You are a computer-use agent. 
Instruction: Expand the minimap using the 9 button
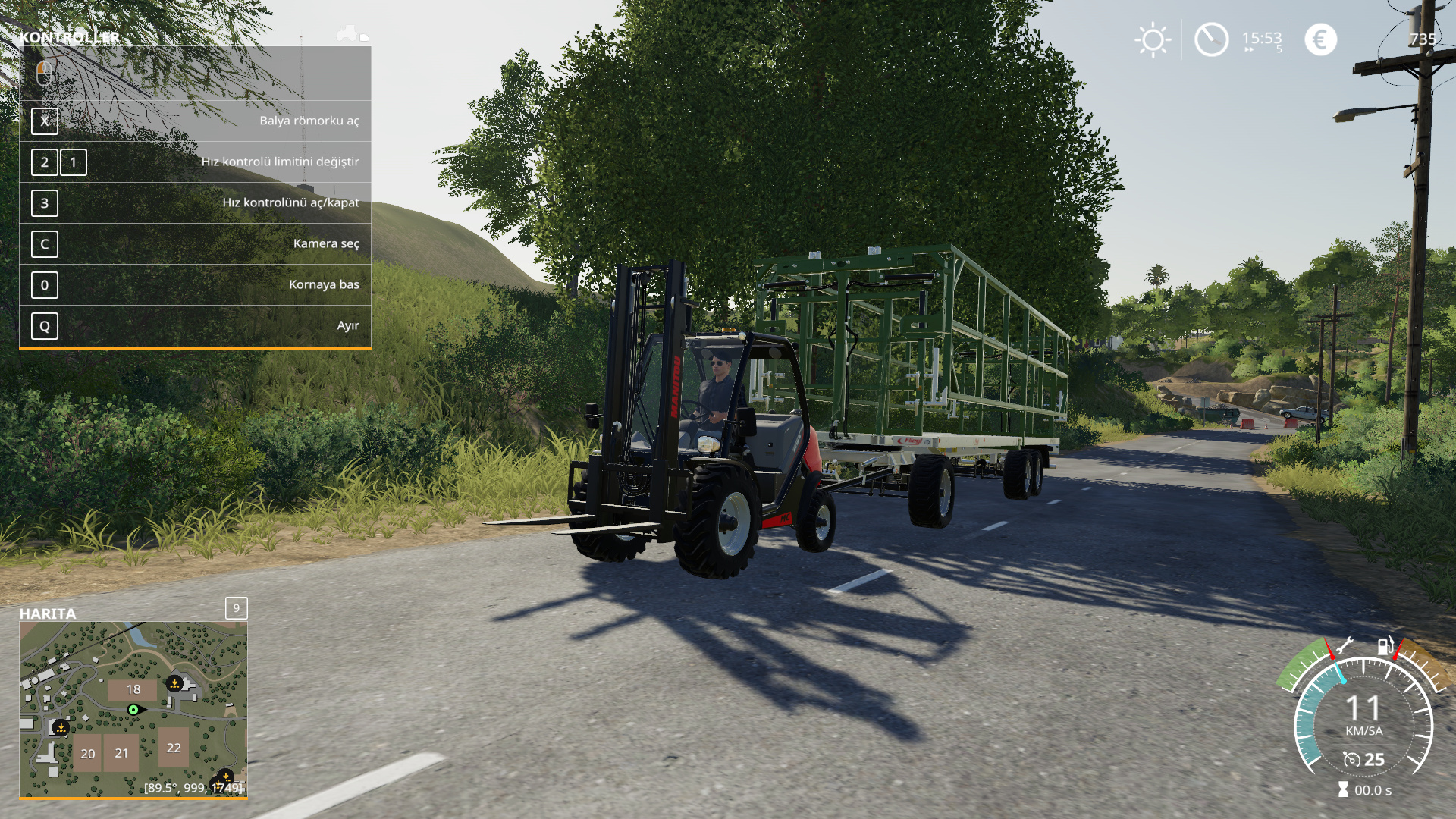click(236, 607)
